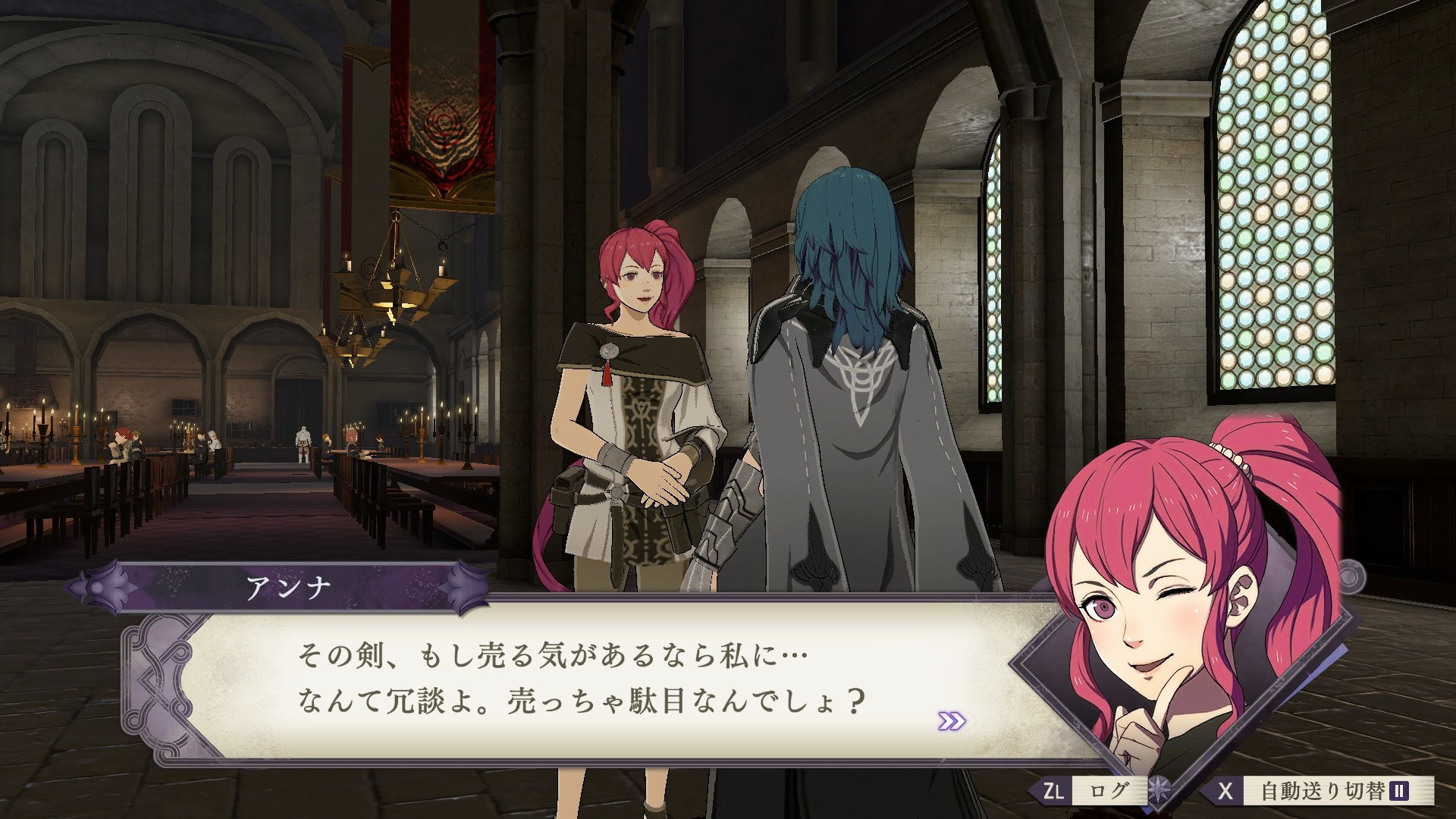Click the silver compass star emblem

pos(1159,790)
